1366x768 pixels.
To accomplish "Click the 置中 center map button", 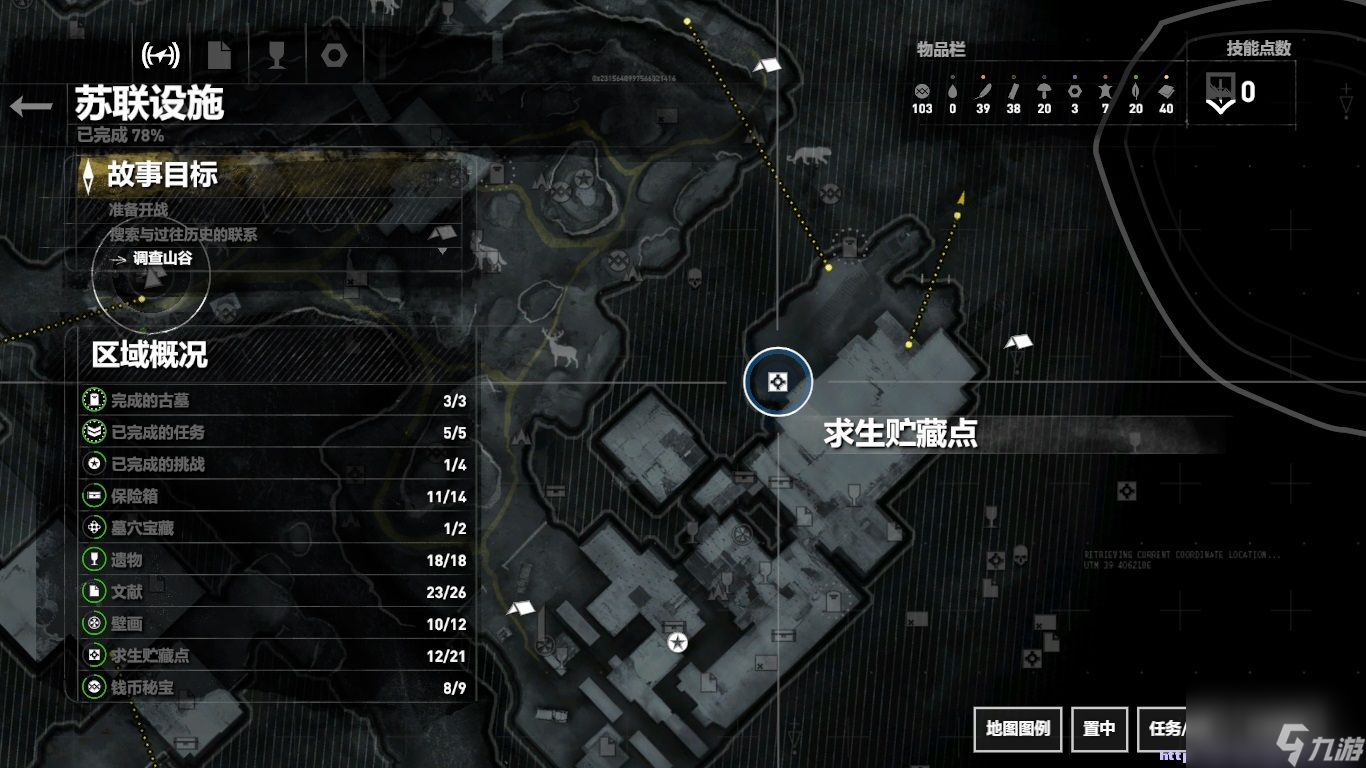I will [x=1099, y=729].
